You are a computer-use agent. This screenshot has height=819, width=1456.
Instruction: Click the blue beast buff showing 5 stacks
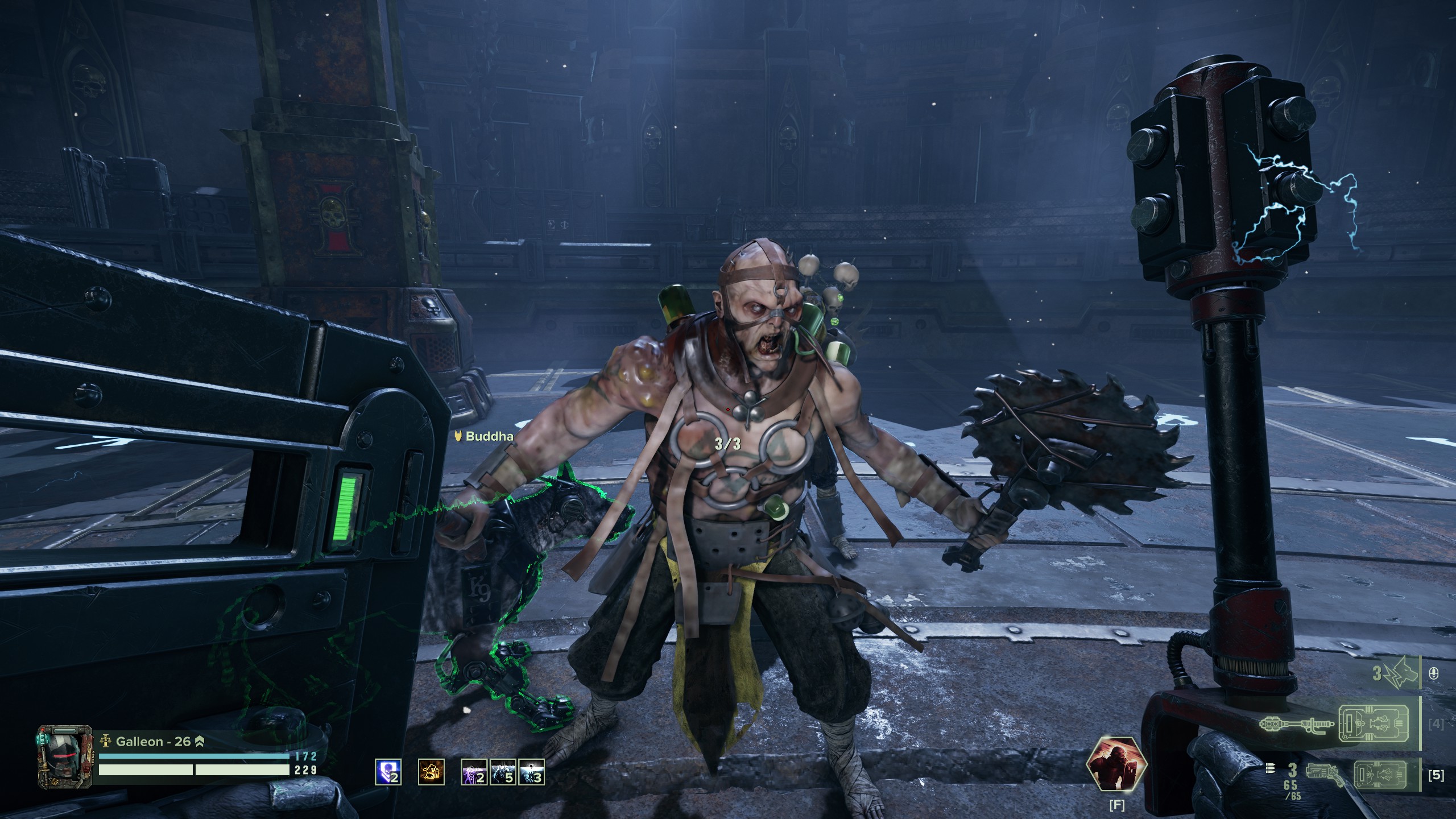[503, 772]
